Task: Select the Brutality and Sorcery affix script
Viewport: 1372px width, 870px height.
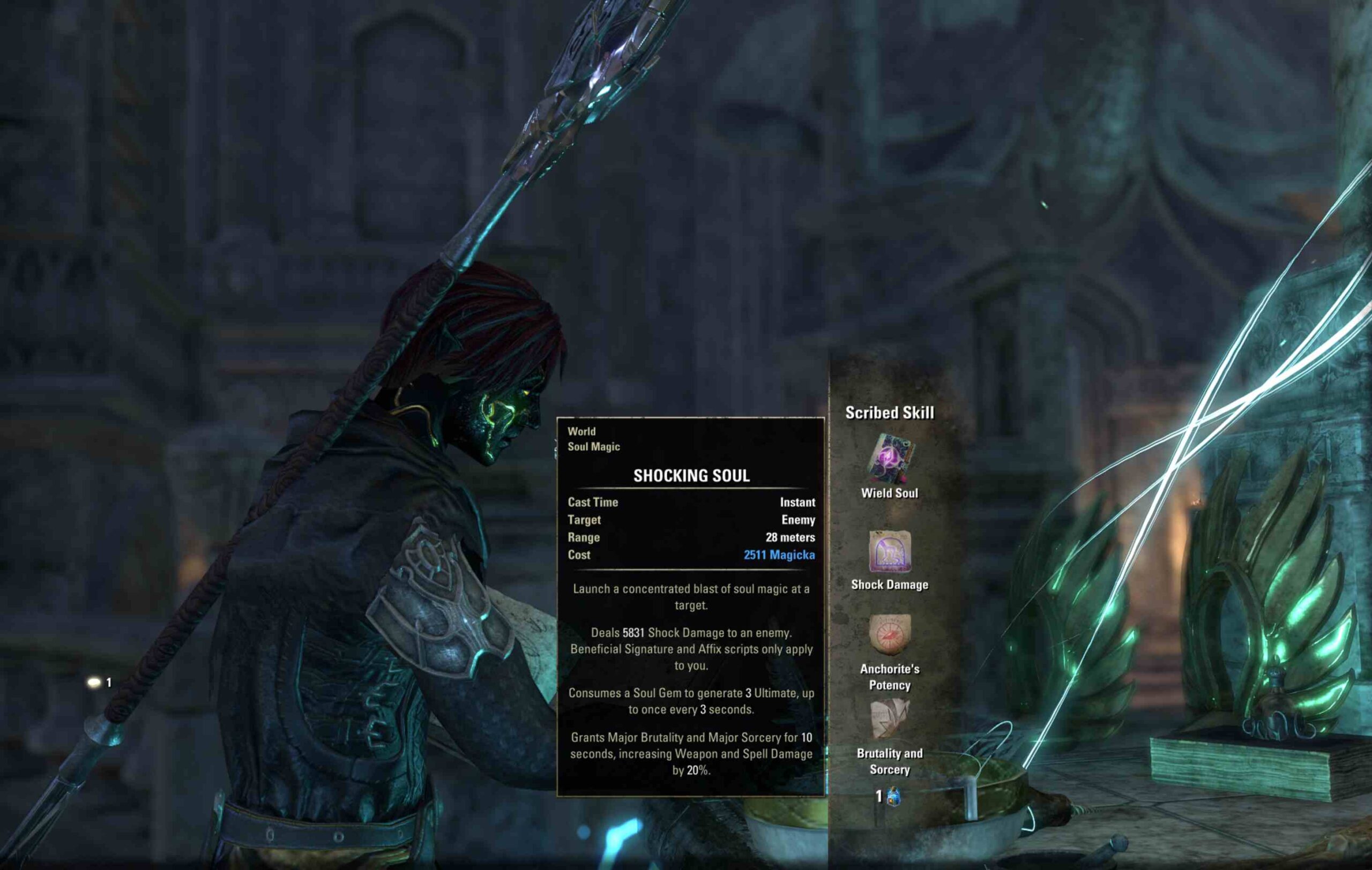Action: click(890, 718)
